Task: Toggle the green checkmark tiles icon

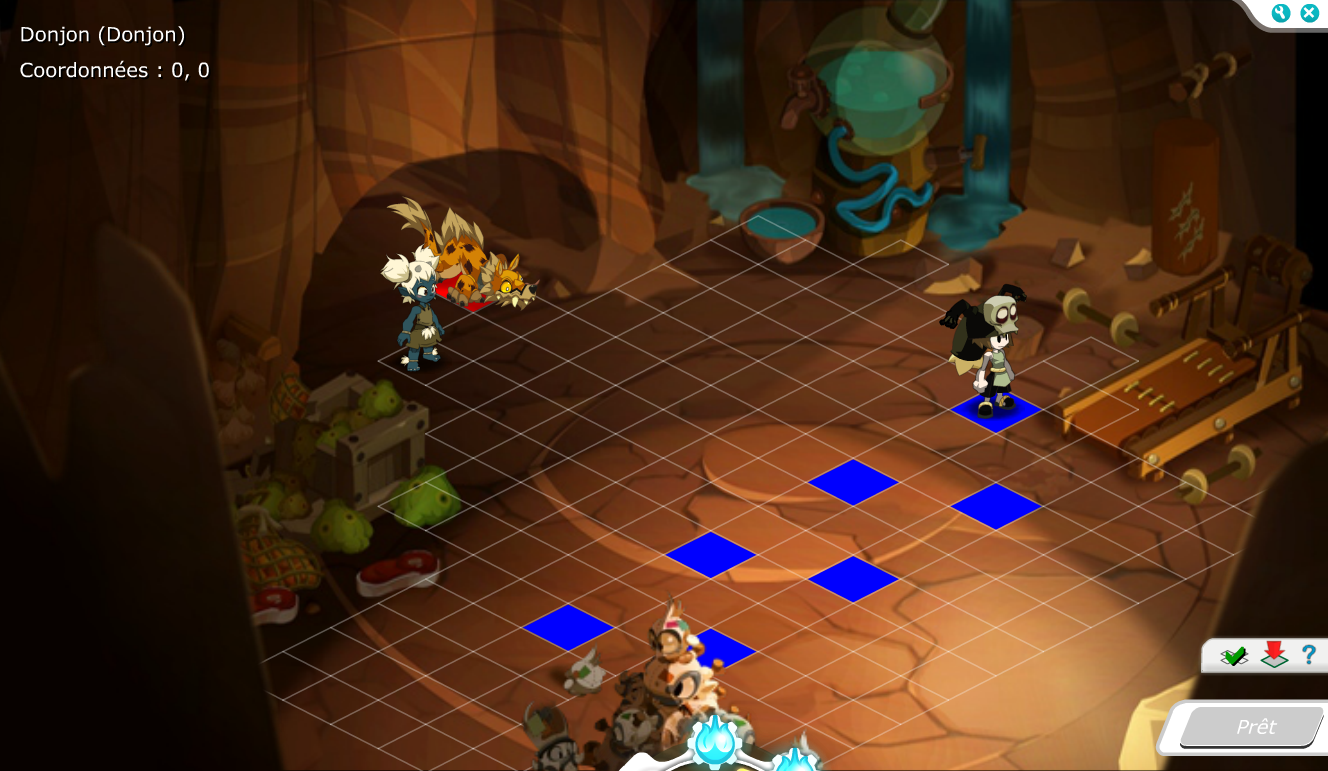Action: tap(1234, 656)
